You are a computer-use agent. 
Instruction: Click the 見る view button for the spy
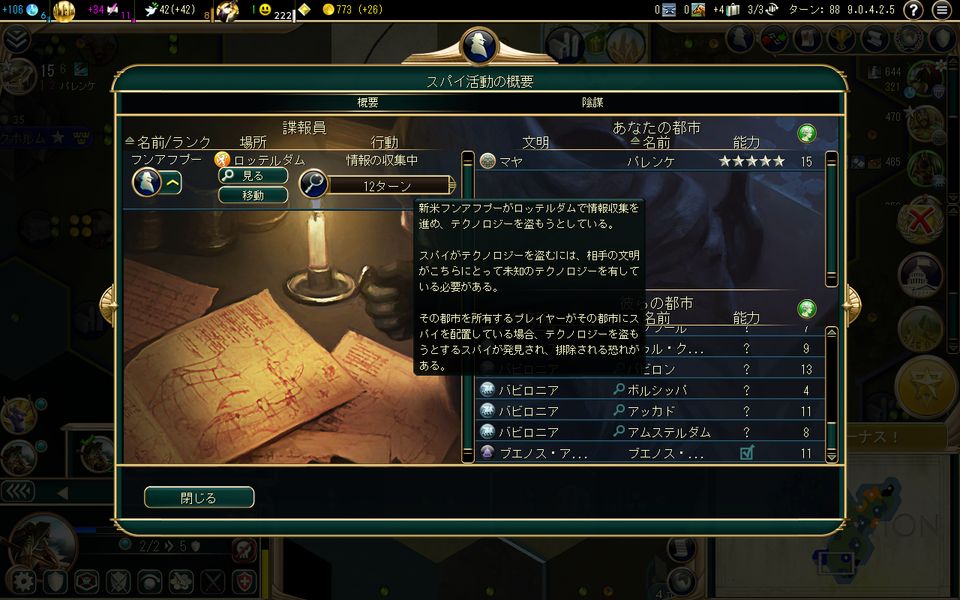point(253,176)
